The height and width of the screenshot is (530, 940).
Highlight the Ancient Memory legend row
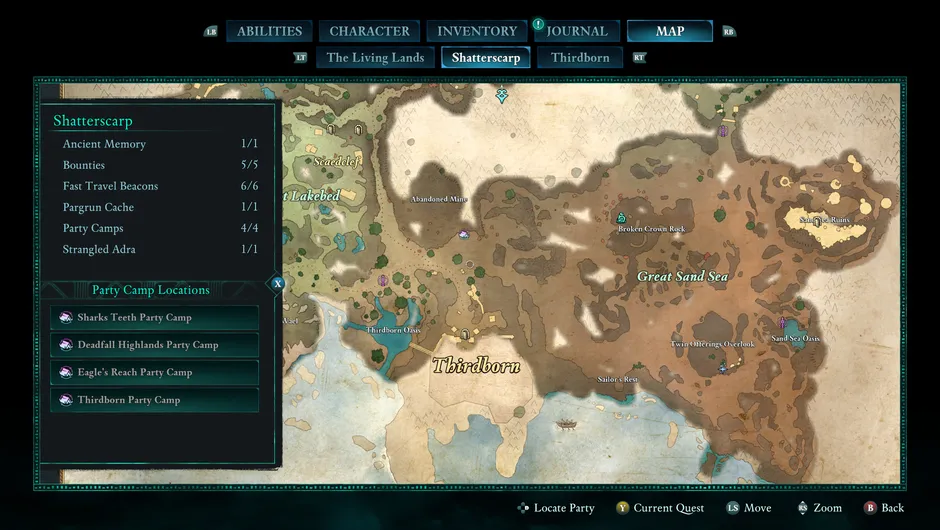click(160, 144)
